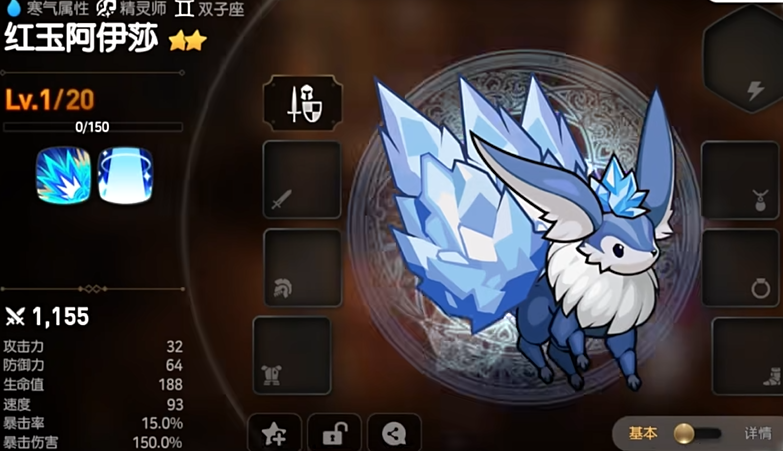Open the sword-and-shield equipment management button
Screen dimensions: 783x451
point(302,103)
